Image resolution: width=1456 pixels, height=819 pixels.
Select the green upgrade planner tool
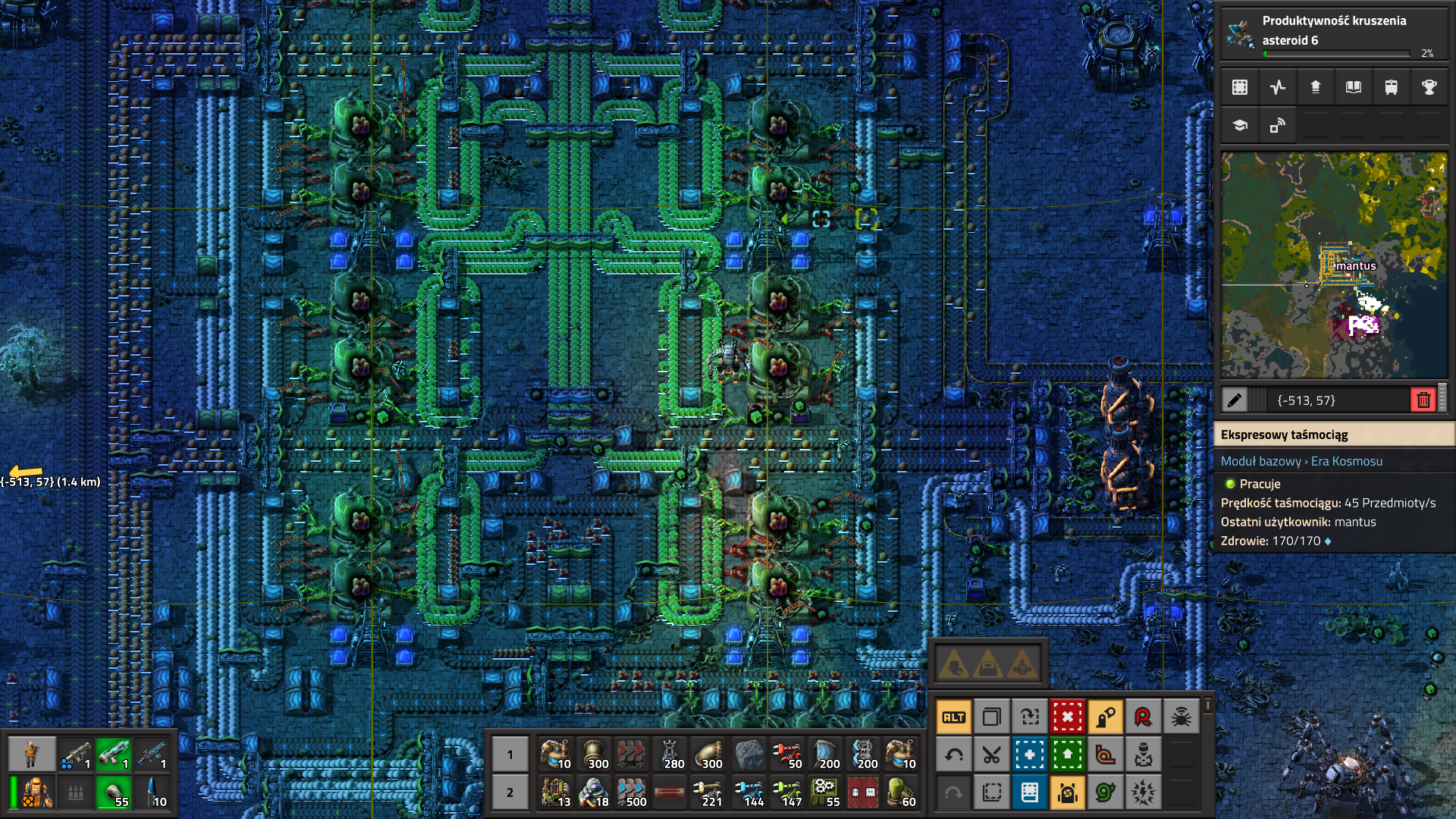1068,755
